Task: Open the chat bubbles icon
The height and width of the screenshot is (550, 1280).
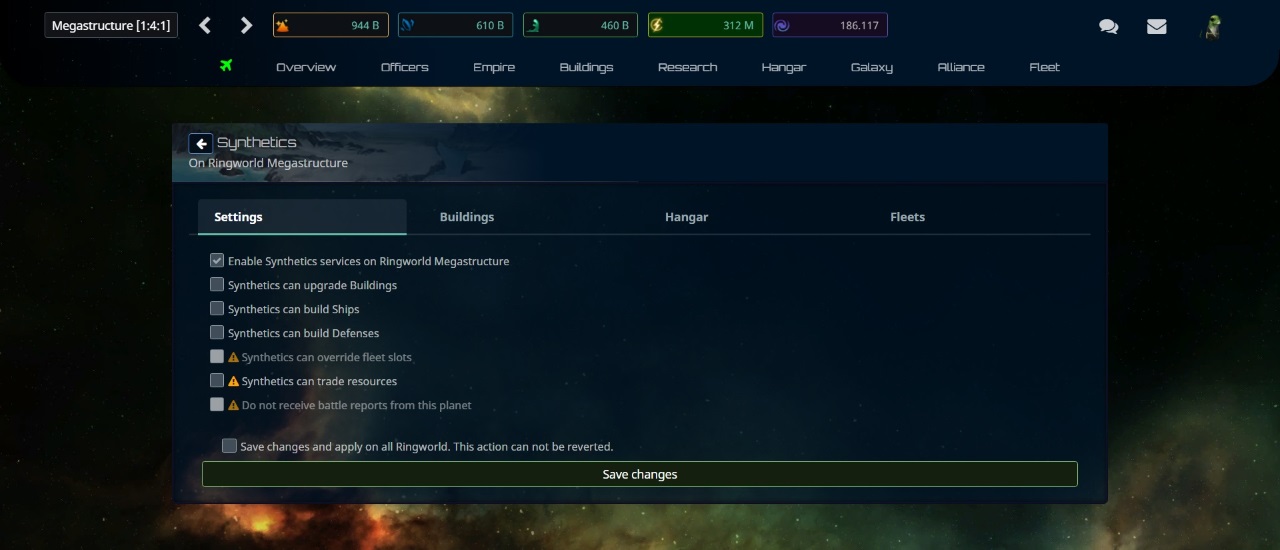Action: (x=1108, y=27)
